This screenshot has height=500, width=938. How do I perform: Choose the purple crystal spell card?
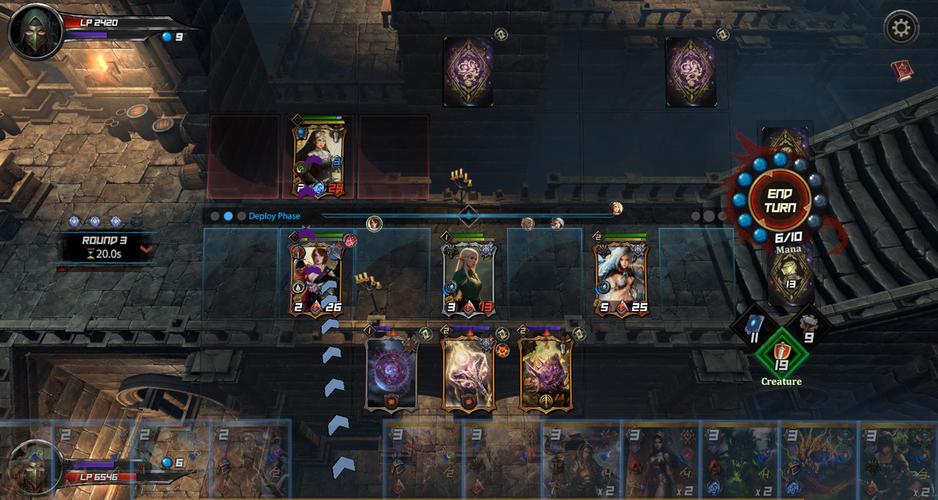tap(544, 373)
